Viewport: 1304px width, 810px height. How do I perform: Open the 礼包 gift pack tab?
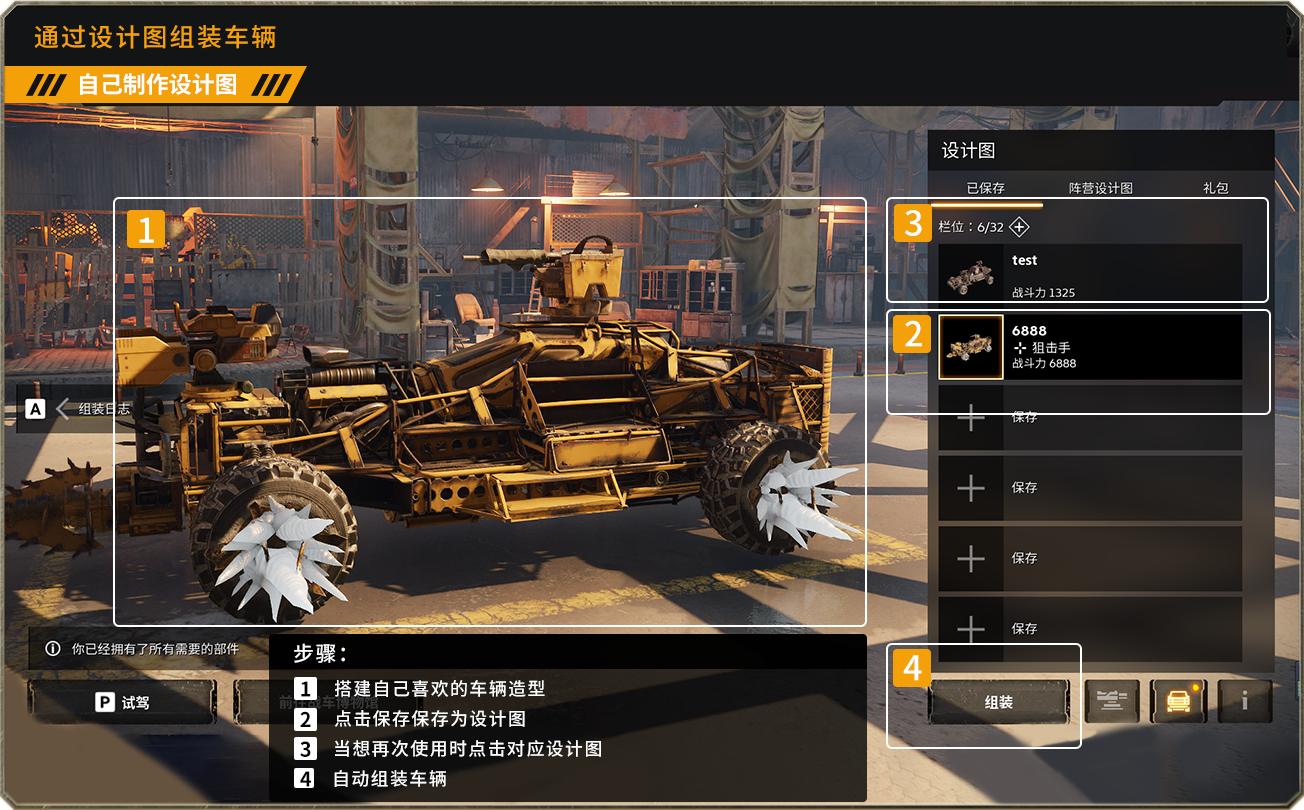tap(1215, 188)
